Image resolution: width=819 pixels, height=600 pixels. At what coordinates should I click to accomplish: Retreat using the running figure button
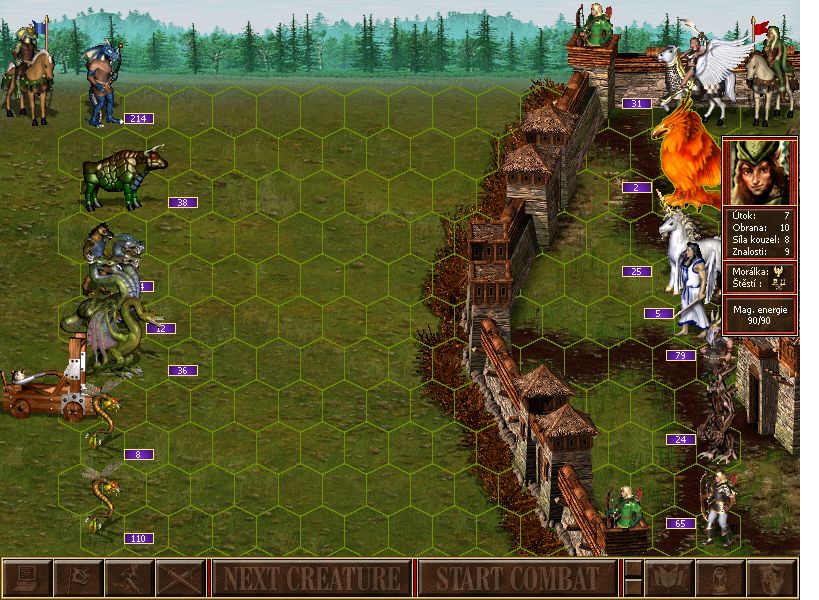point(128,578)
